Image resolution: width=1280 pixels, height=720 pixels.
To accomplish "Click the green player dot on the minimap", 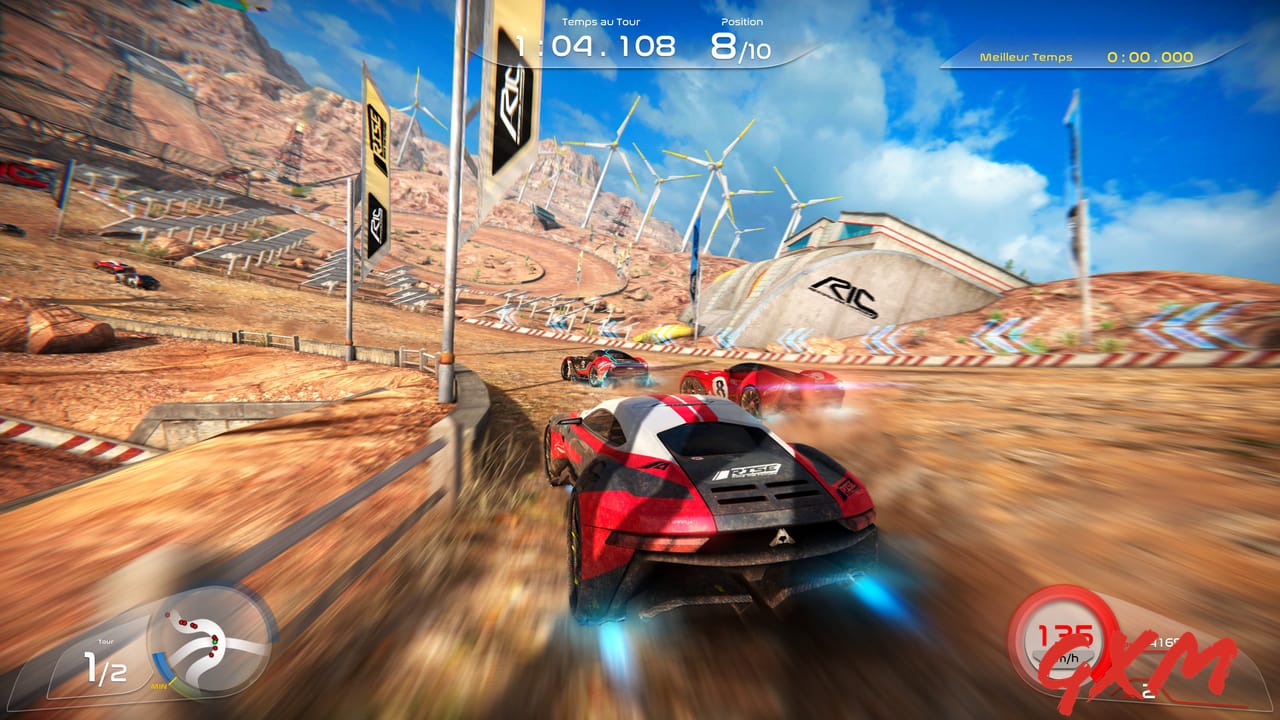I will click(215, 642).
